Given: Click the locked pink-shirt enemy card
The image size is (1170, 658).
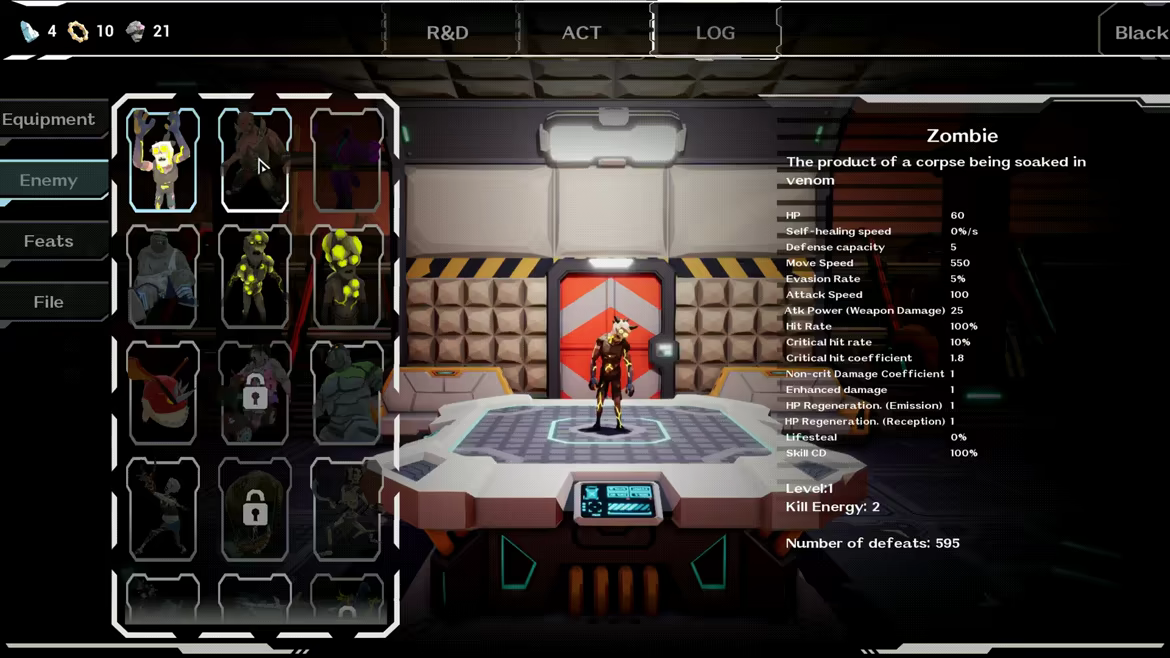Looking at the screenshot, I should [x=255, y=393].
